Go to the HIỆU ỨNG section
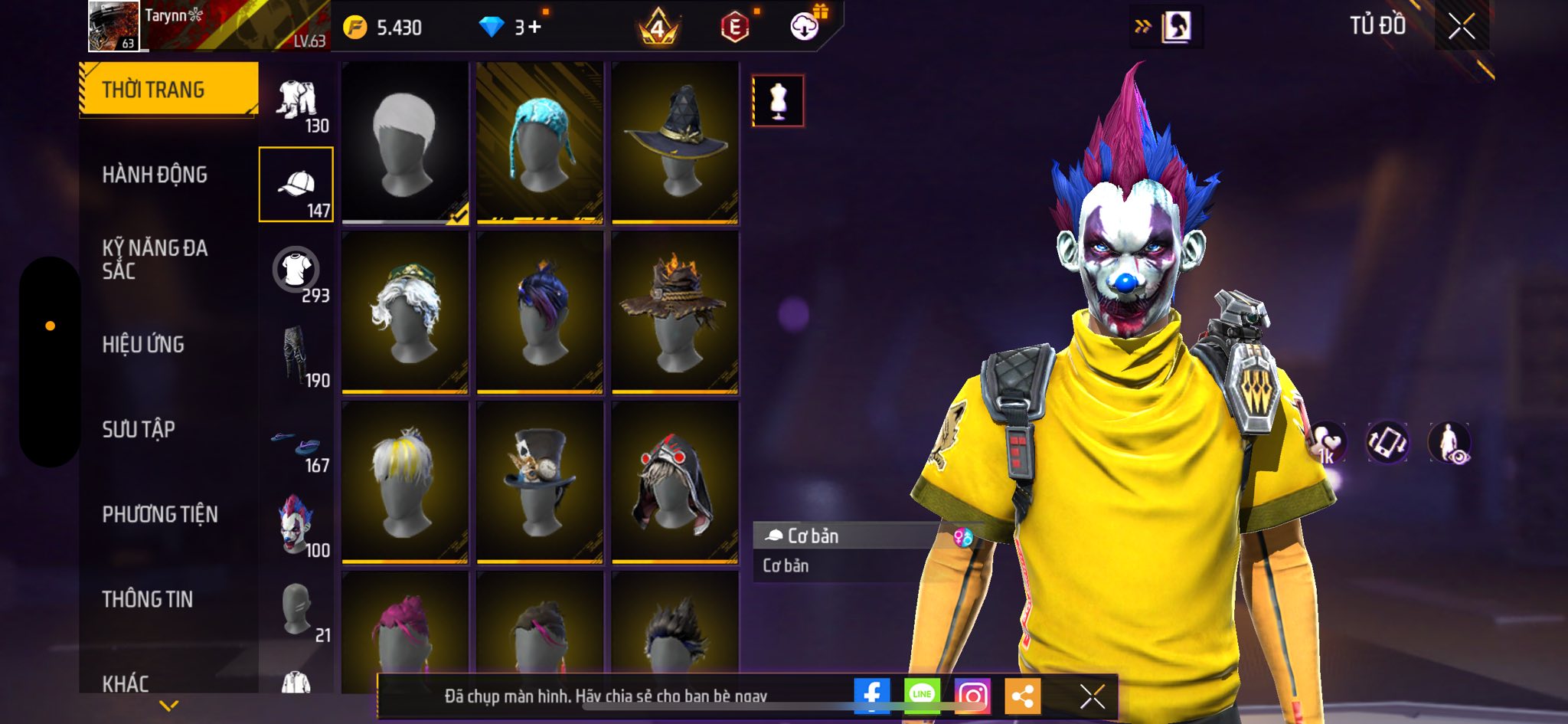 (143, 345)
